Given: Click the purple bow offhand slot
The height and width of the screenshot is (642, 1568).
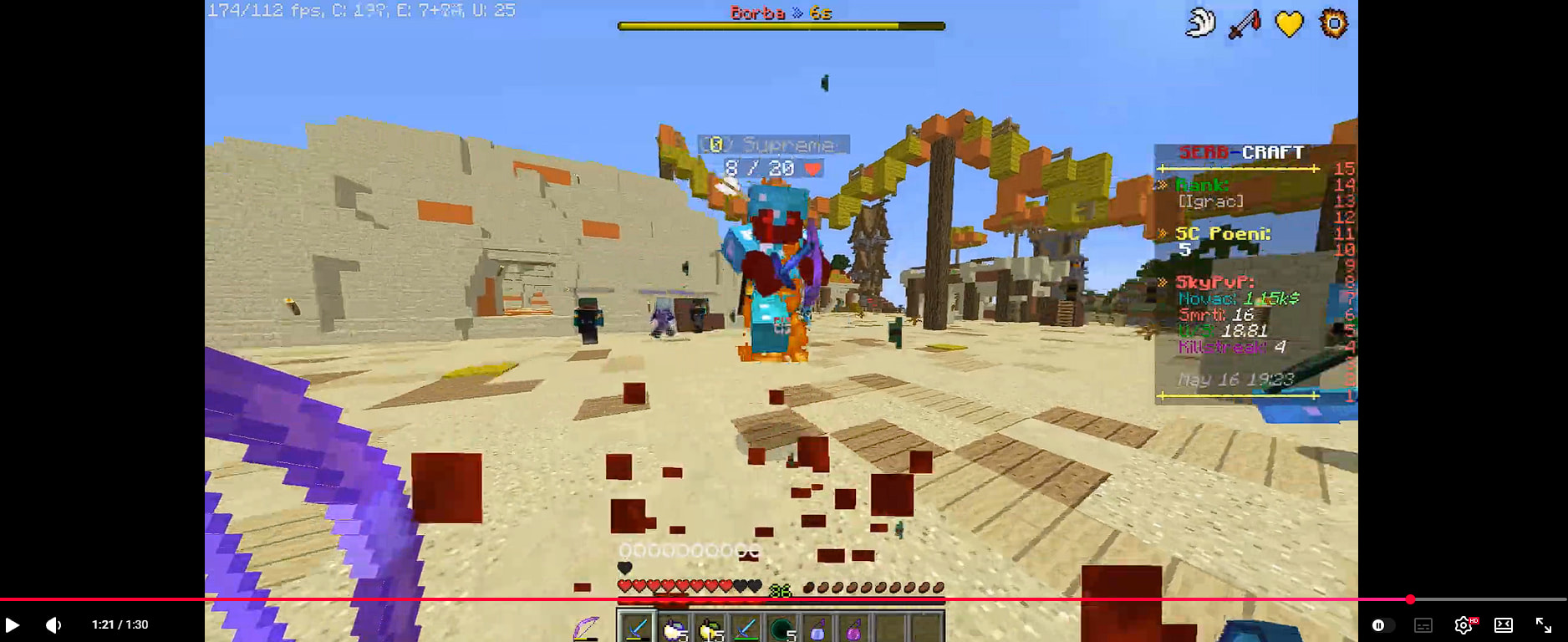Looking at the screenshot, I should 587,628.
